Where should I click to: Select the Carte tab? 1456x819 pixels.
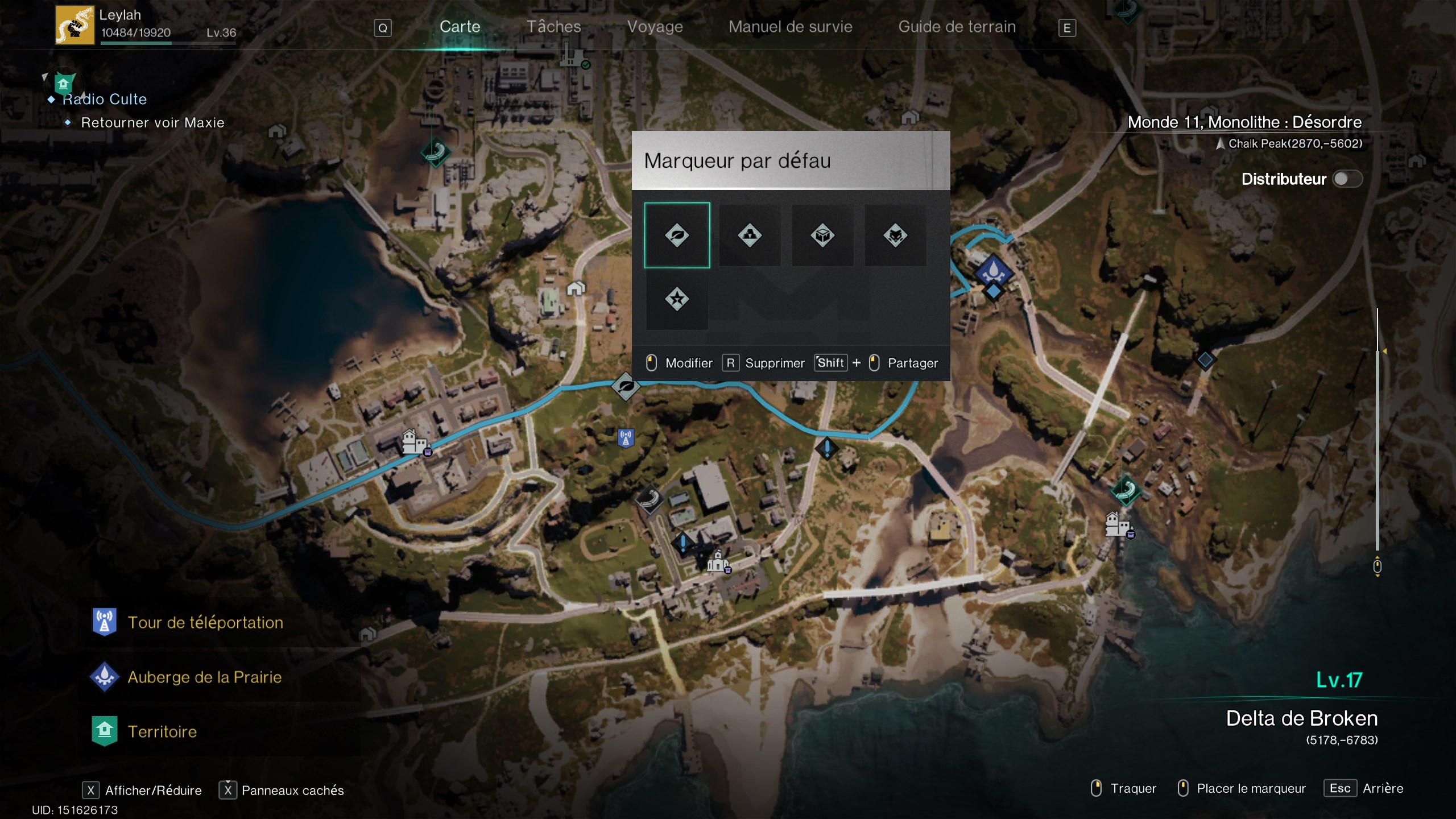coord(460,27)
